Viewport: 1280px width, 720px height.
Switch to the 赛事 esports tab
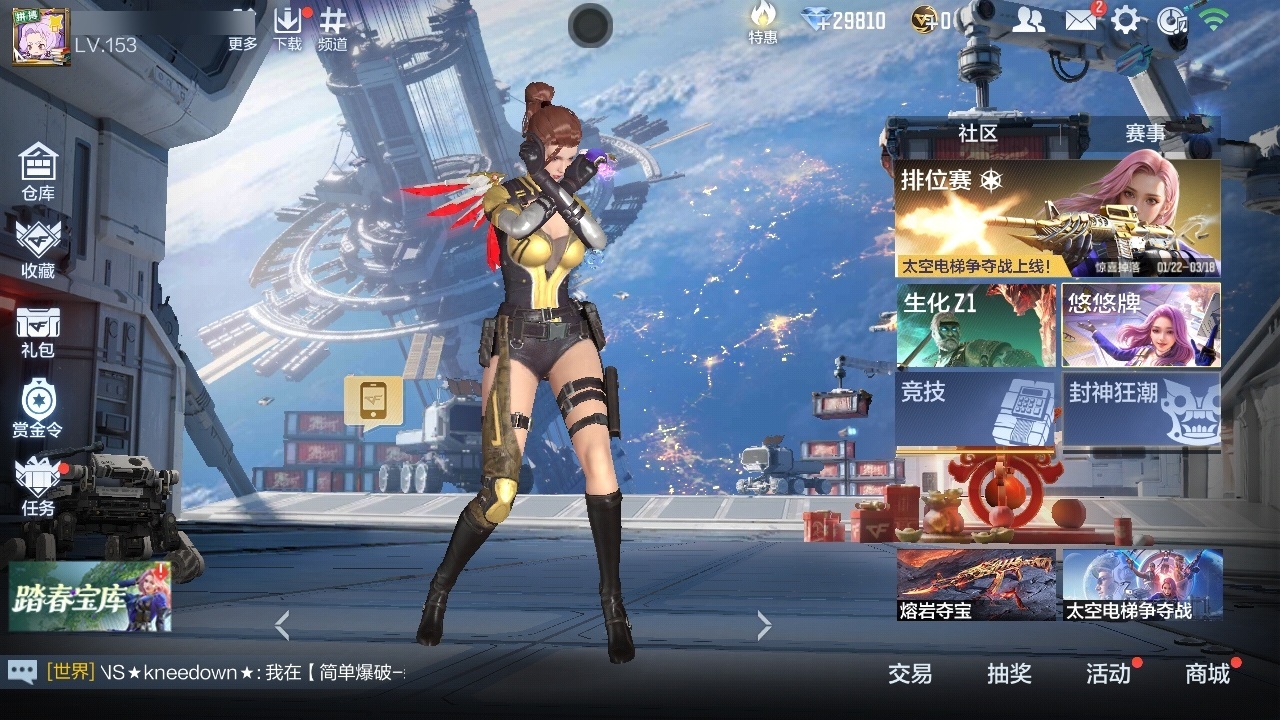(1146, 134)
